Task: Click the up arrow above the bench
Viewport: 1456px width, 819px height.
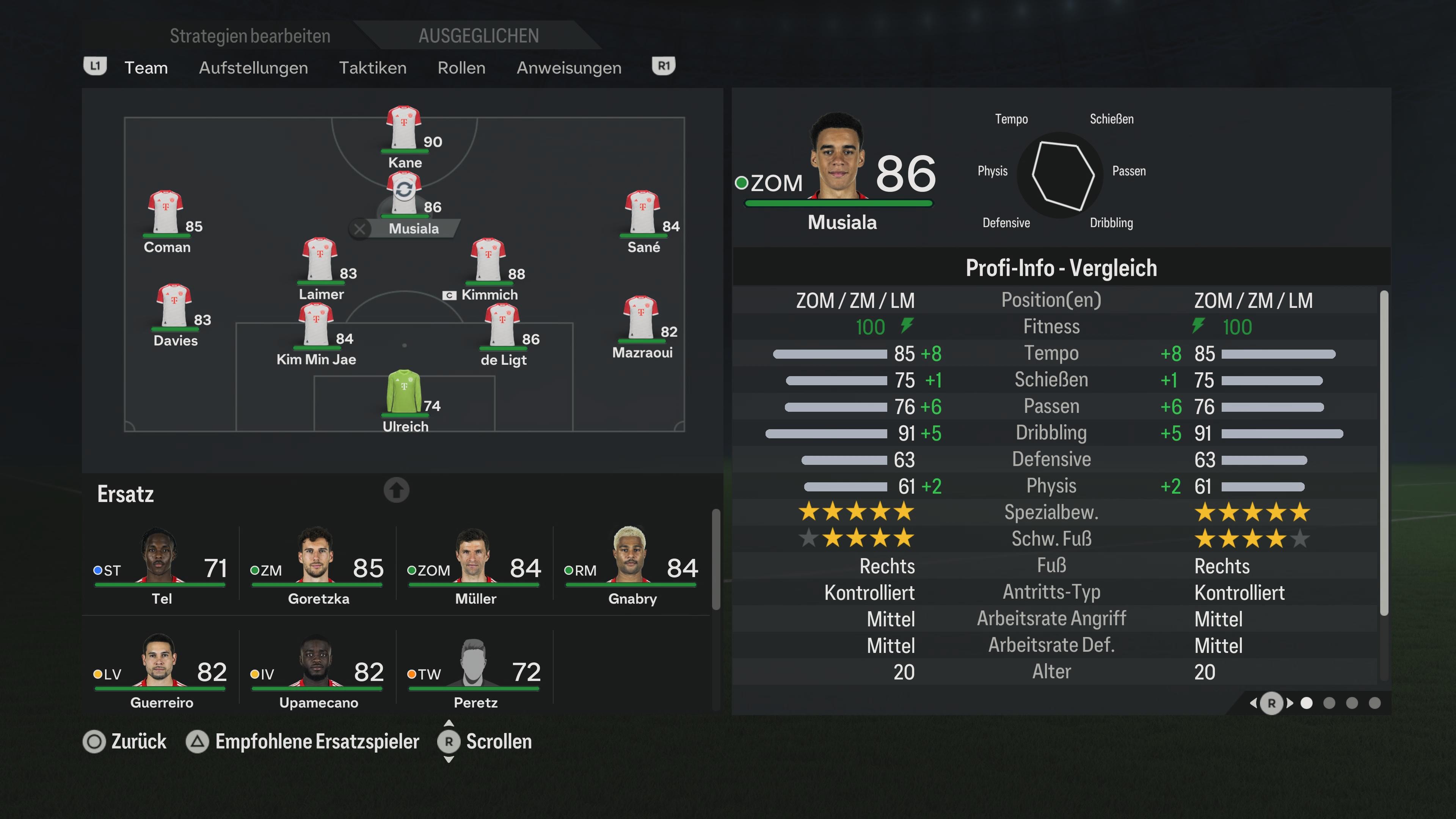Action: coord(396,490)
